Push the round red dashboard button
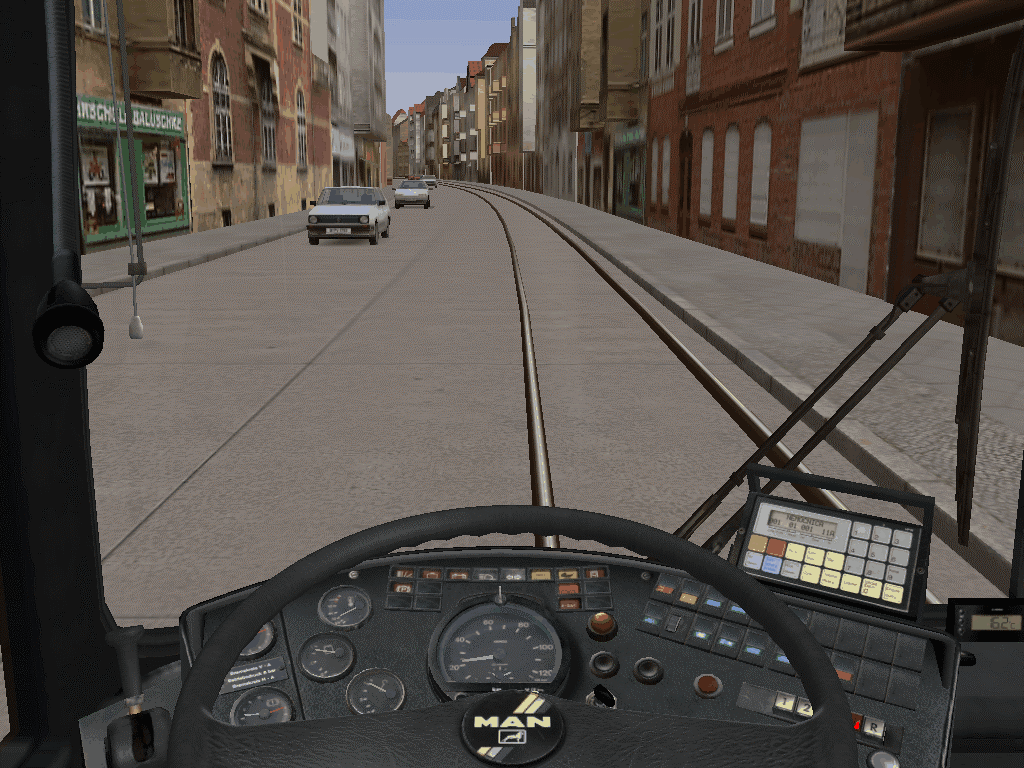Image resolution: width=1024 pixels, height=768 pixels. 708,685
